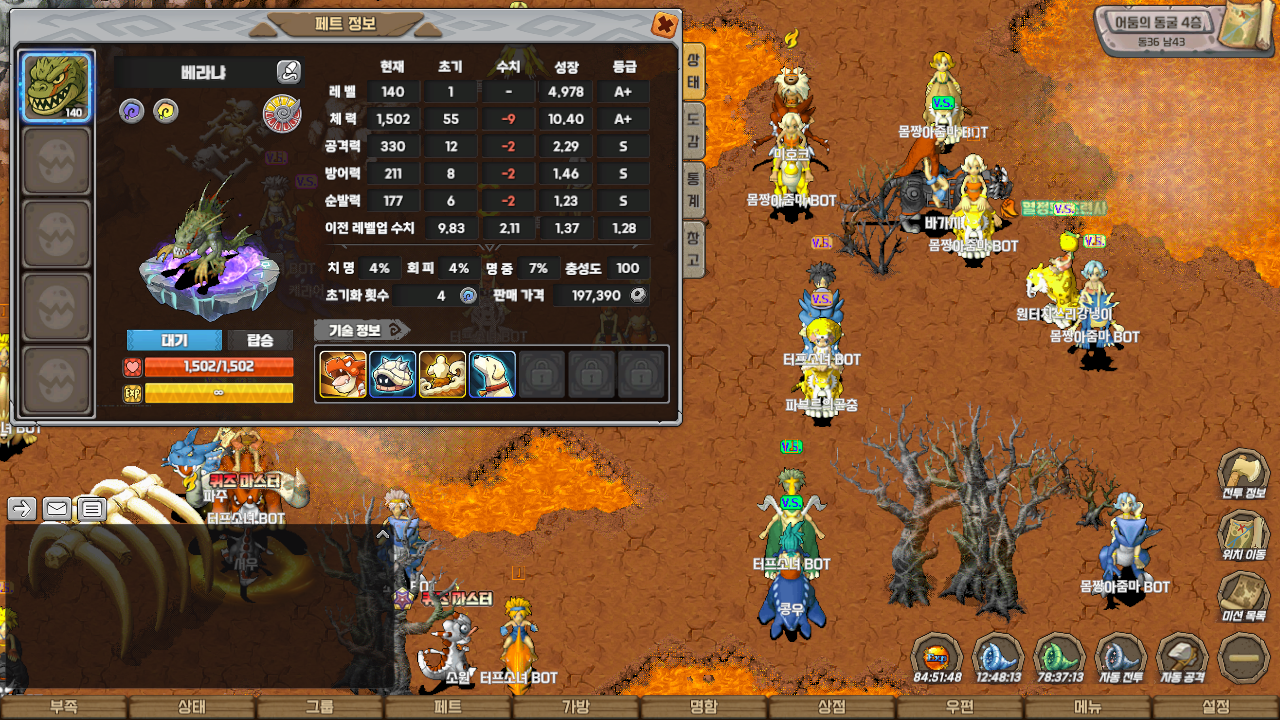Show the 통계 statistics tab
The width and height of the screenshot is (1280, 720).
click(x=693, y=190)
